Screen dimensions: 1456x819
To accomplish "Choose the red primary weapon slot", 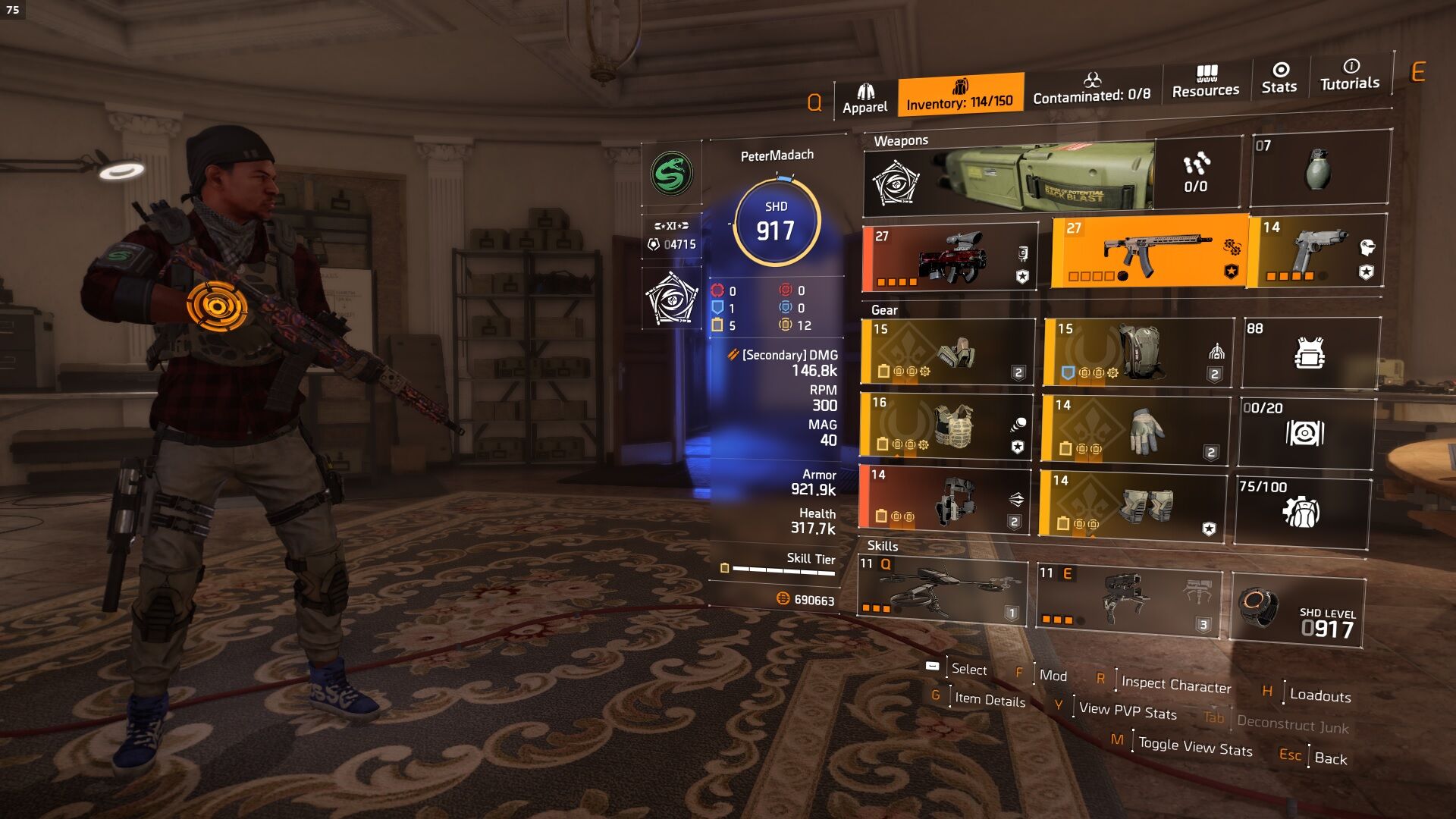I will tap(949, 258).
